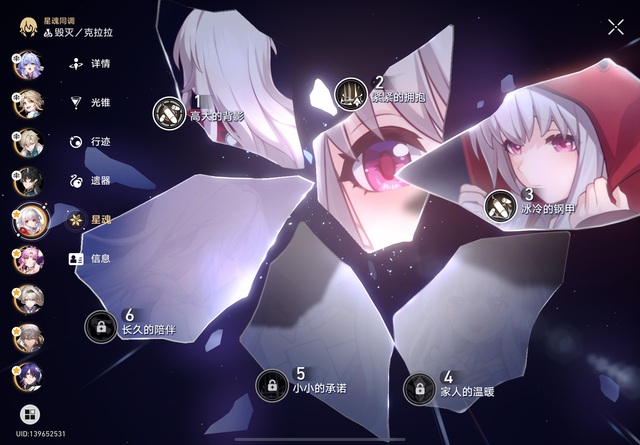
Task: Close the Eidolon screen with the X
Action: pos(615,27)
